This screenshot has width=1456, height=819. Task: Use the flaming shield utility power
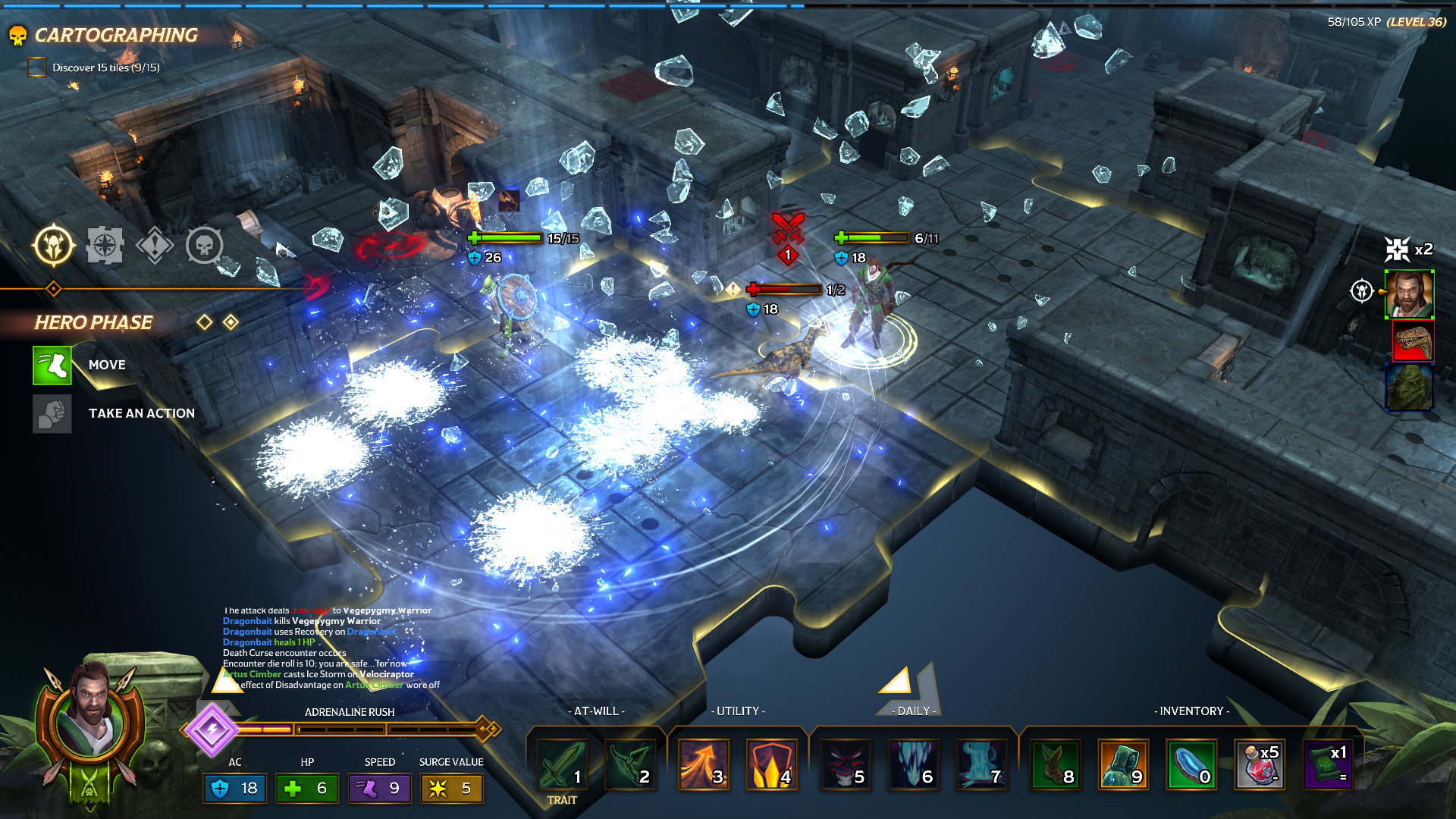click(x=770, y=764)
